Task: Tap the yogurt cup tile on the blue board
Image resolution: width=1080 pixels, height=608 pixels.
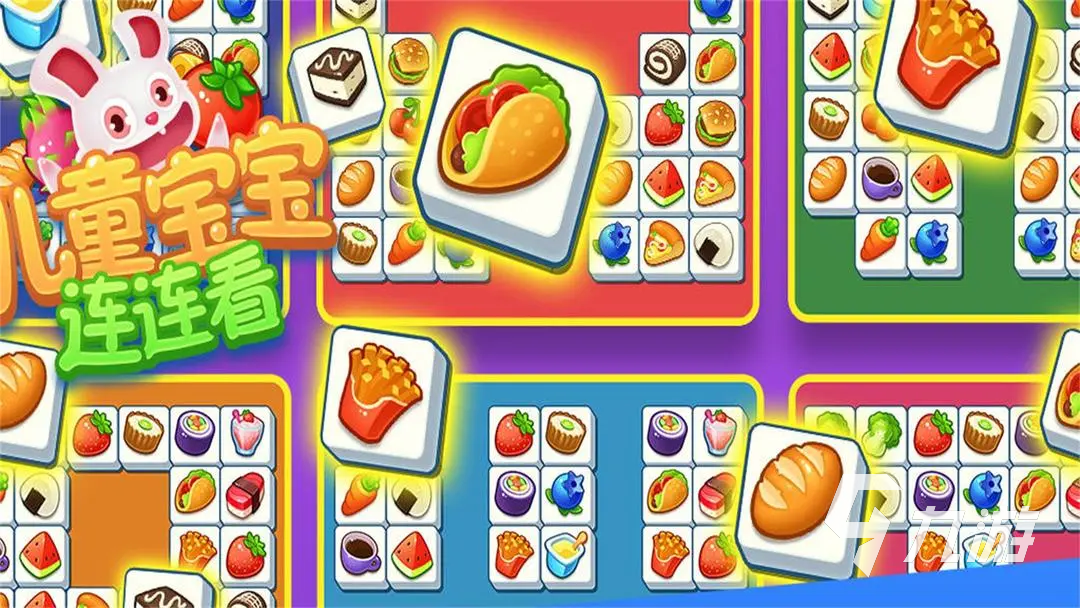Action: (x=566, y=549)
